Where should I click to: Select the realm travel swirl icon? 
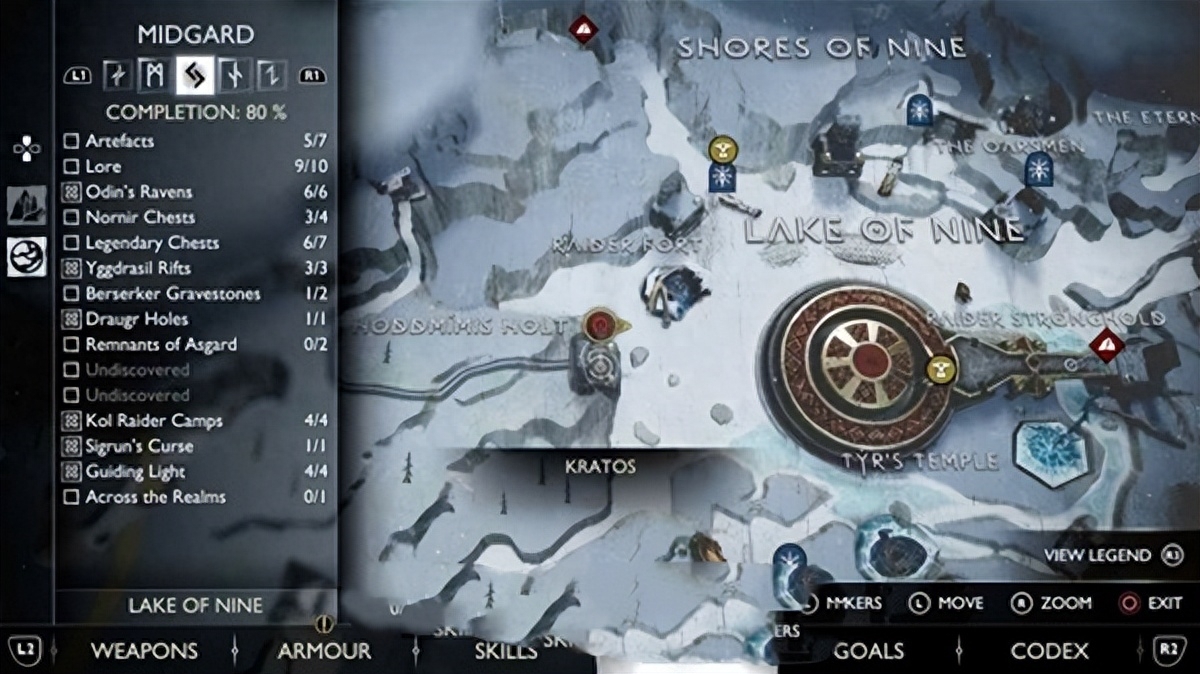point(26,258)
